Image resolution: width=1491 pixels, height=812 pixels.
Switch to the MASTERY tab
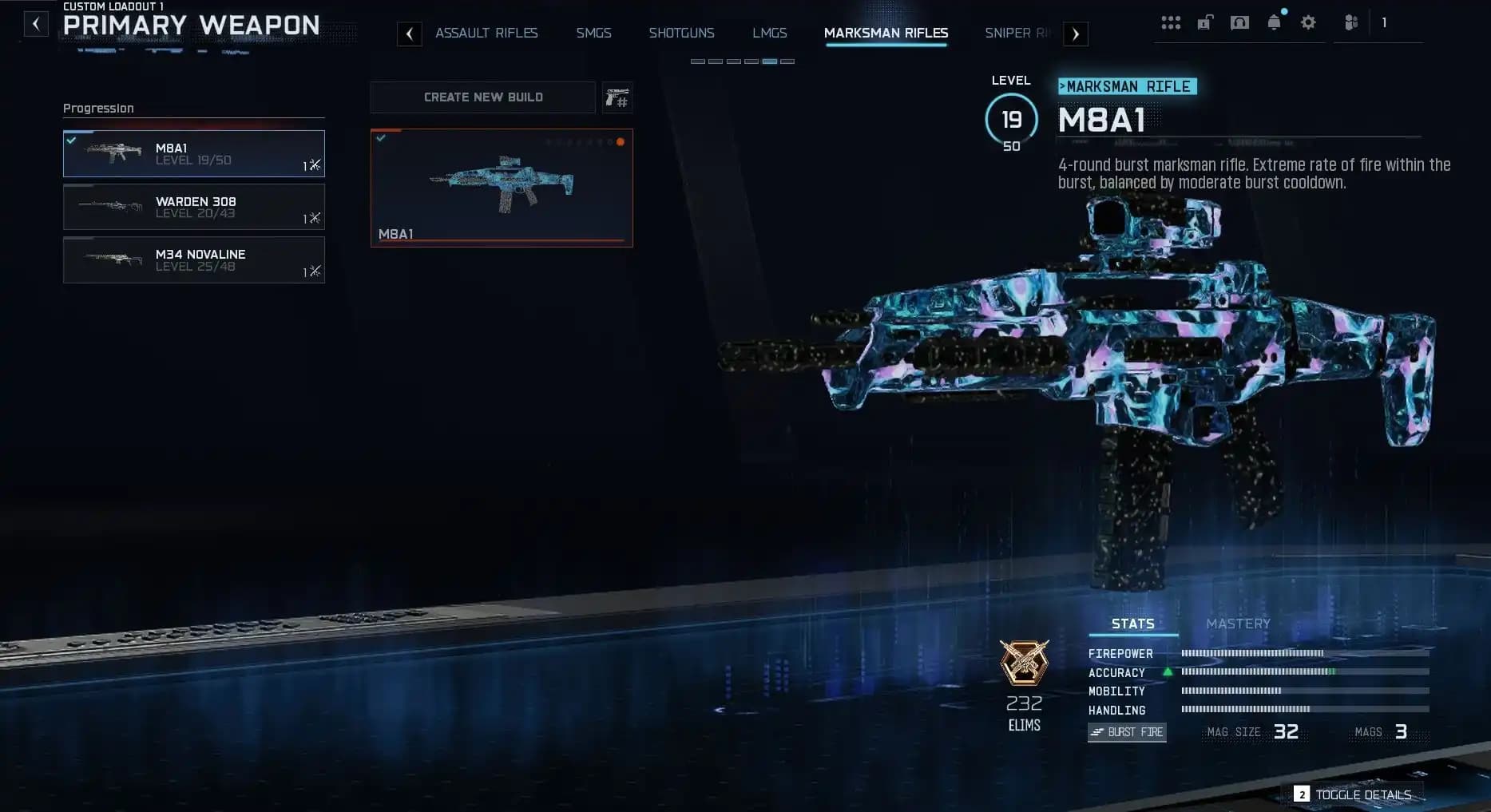1238,624
